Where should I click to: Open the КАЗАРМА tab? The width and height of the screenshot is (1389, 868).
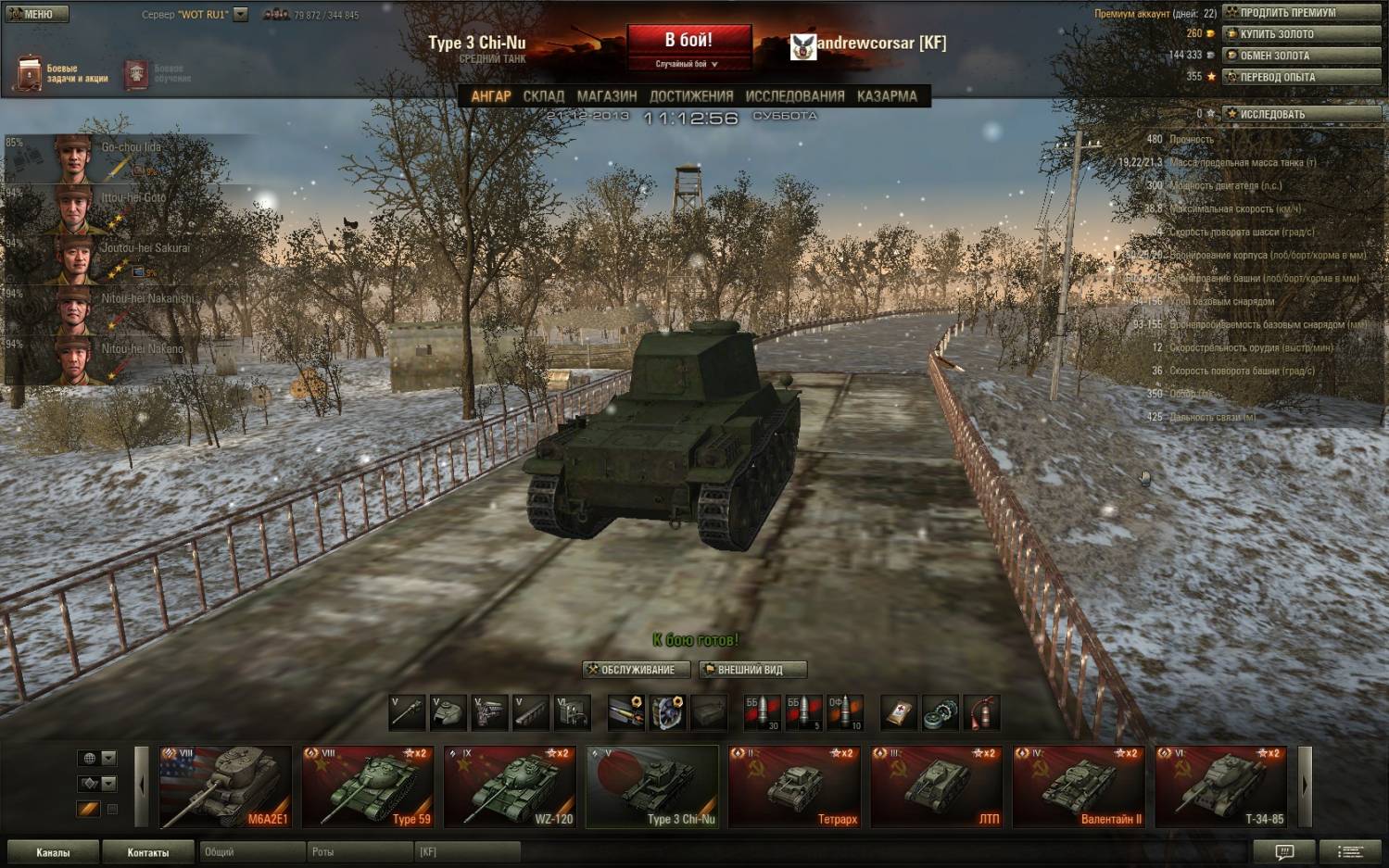[887, 96]
